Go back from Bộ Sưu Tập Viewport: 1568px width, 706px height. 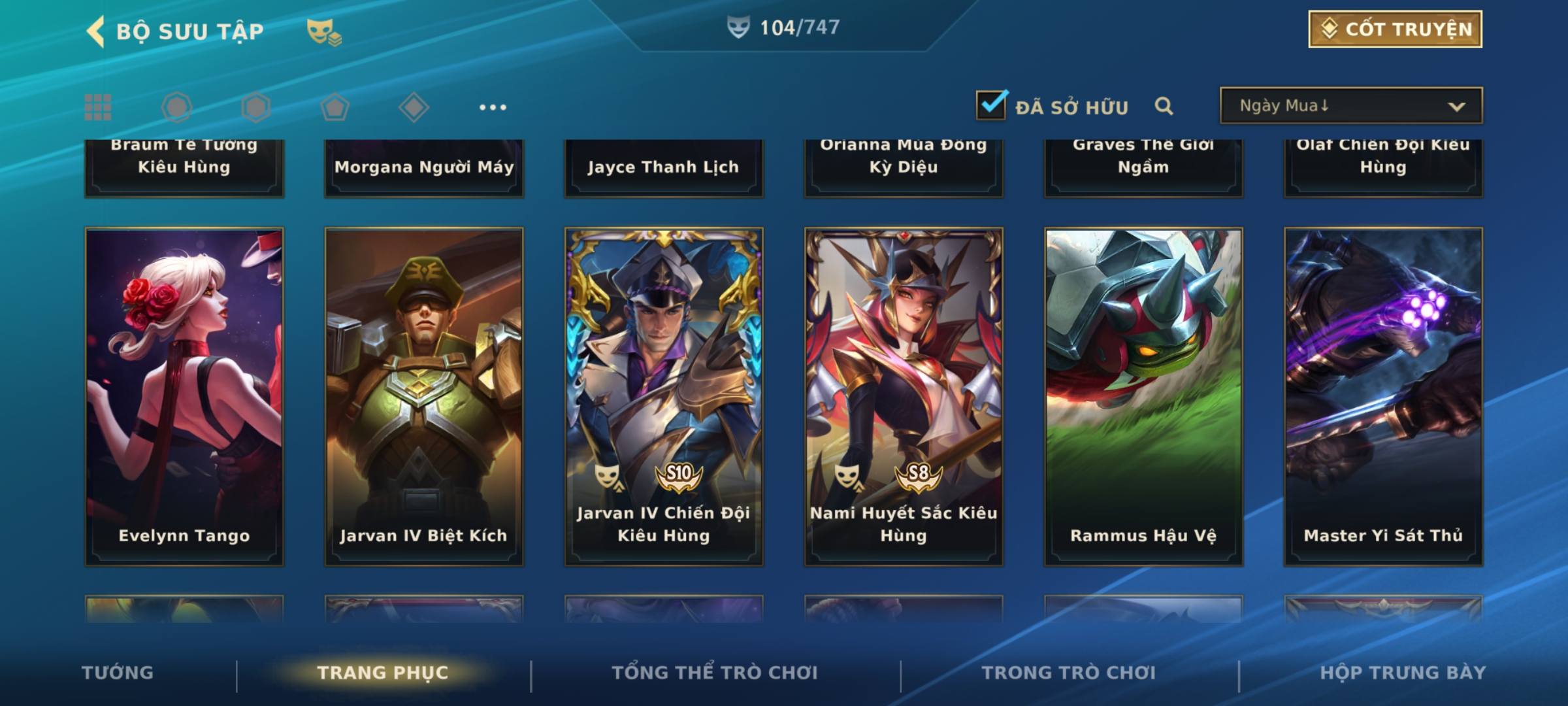point(95,31)
